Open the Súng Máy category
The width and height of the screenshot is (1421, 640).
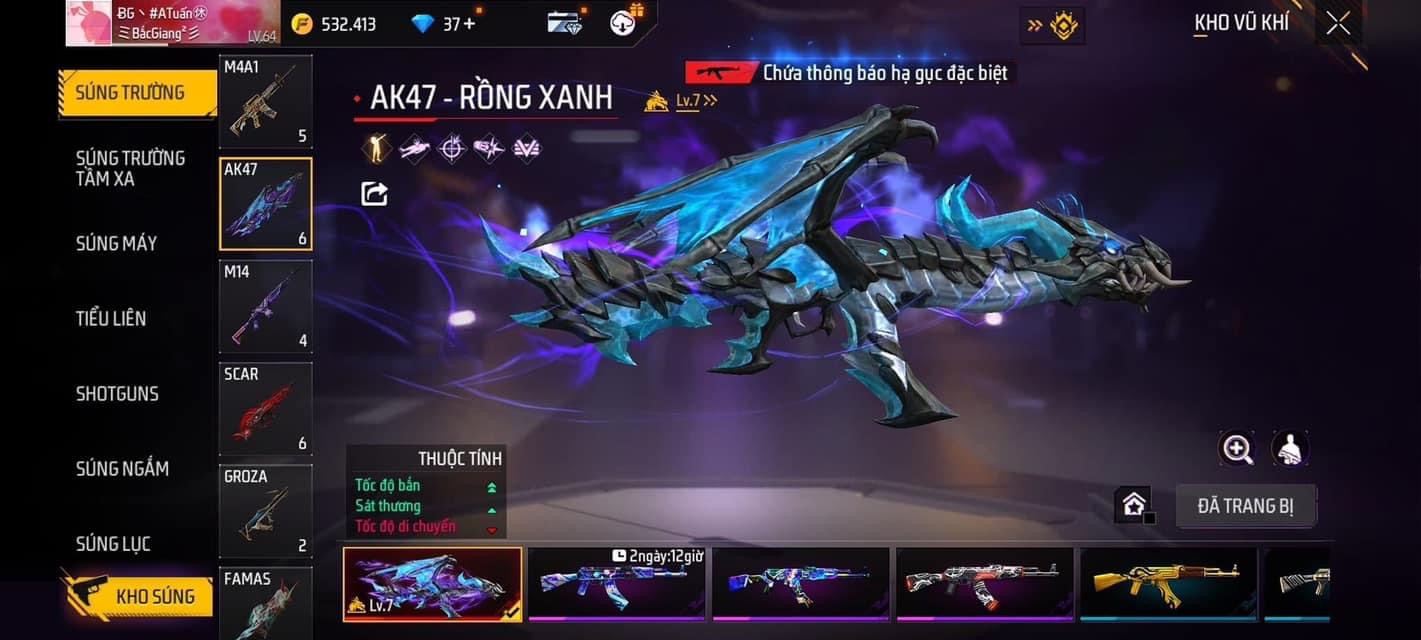pyautogui.click(x=116, y=243)
